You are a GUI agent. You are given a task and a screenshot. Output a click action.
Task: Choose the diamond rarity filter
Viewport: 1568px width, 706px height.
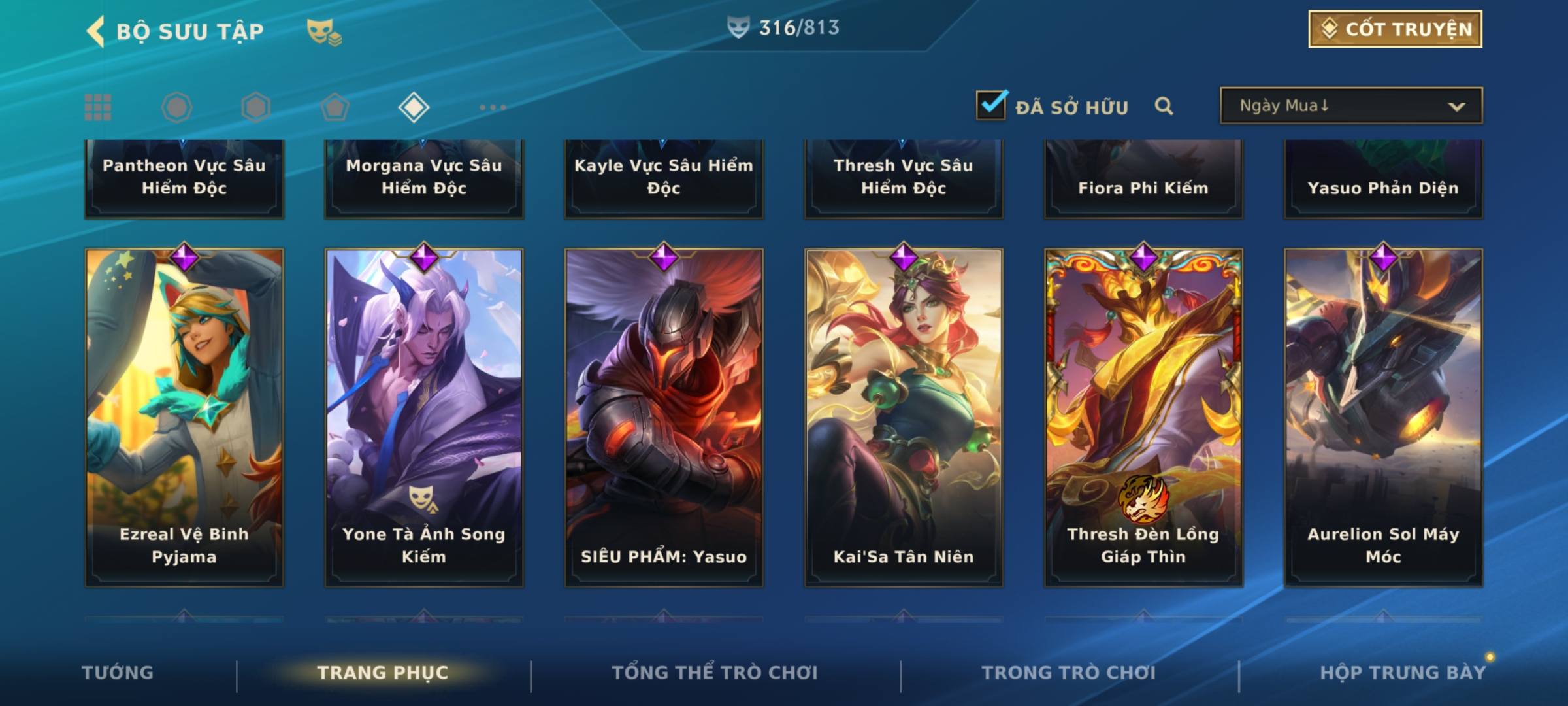414,107
